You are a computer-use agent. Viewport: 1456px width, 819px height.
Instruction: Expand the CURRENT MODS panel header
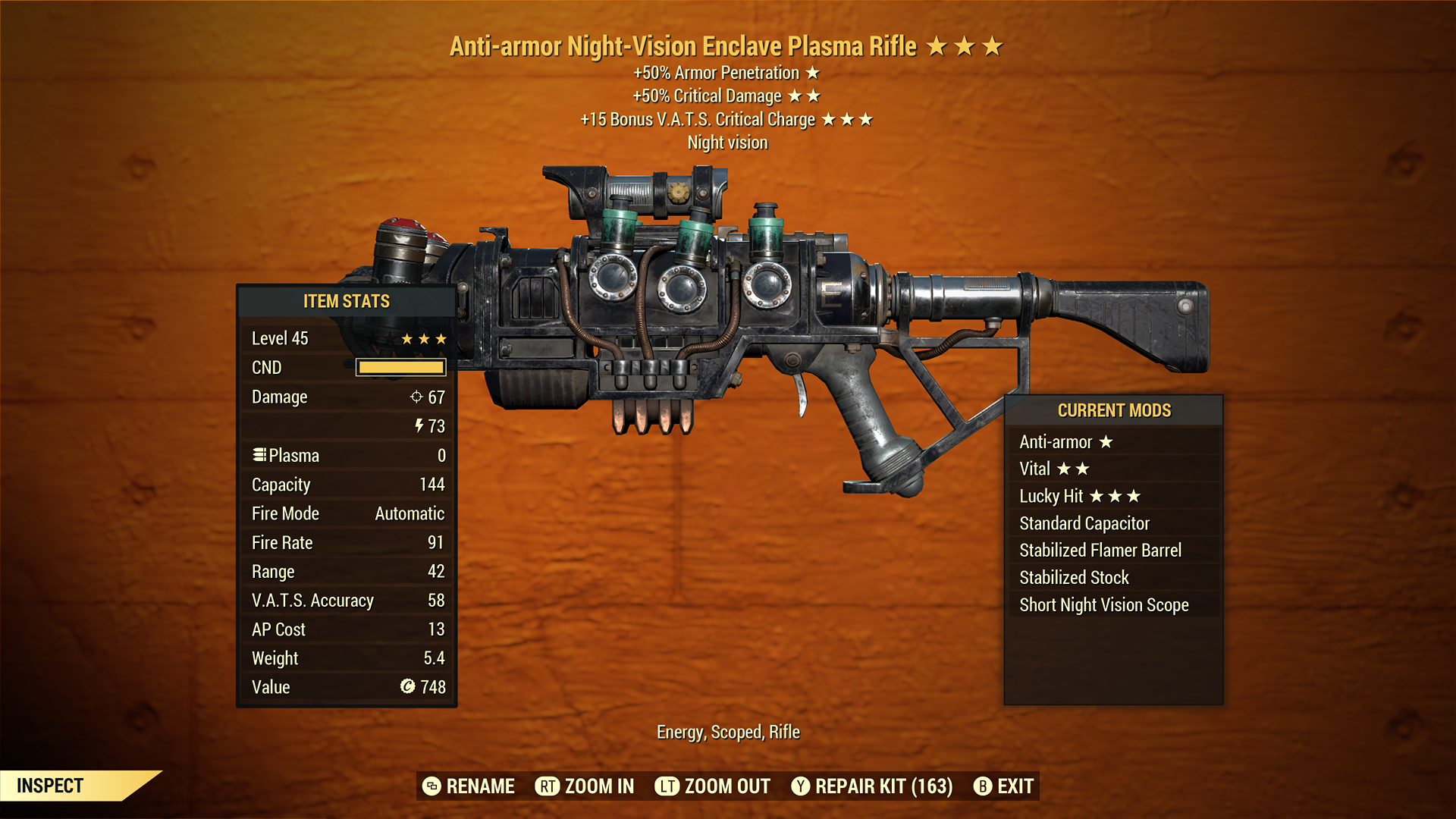point(1114,411)
